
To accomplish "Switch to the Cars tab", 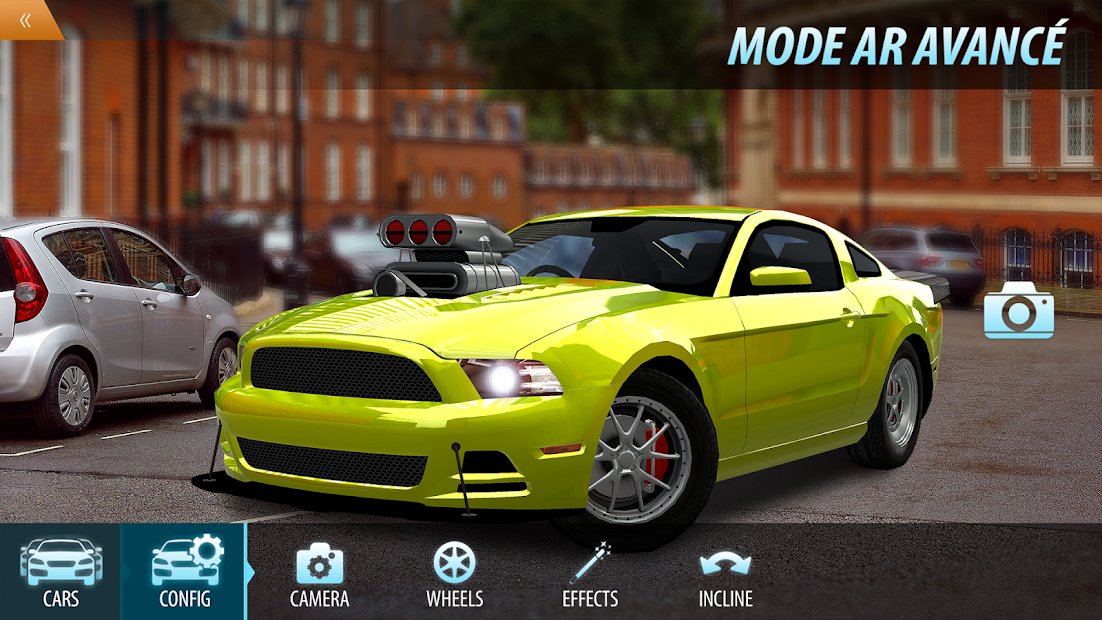I will click(60, 572).
